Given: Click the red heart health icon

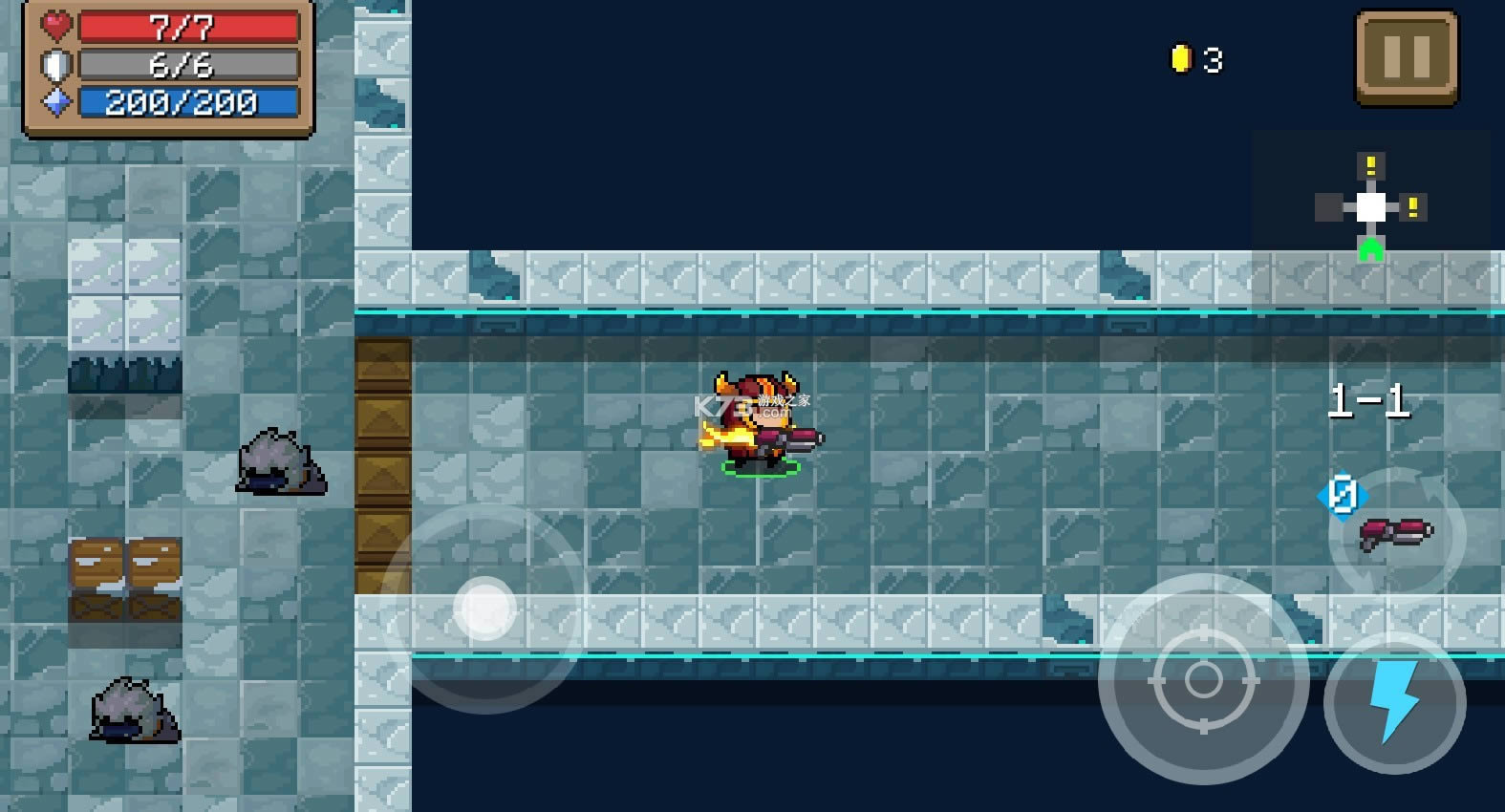Looking at the screenshot, I should coord(55,27).
